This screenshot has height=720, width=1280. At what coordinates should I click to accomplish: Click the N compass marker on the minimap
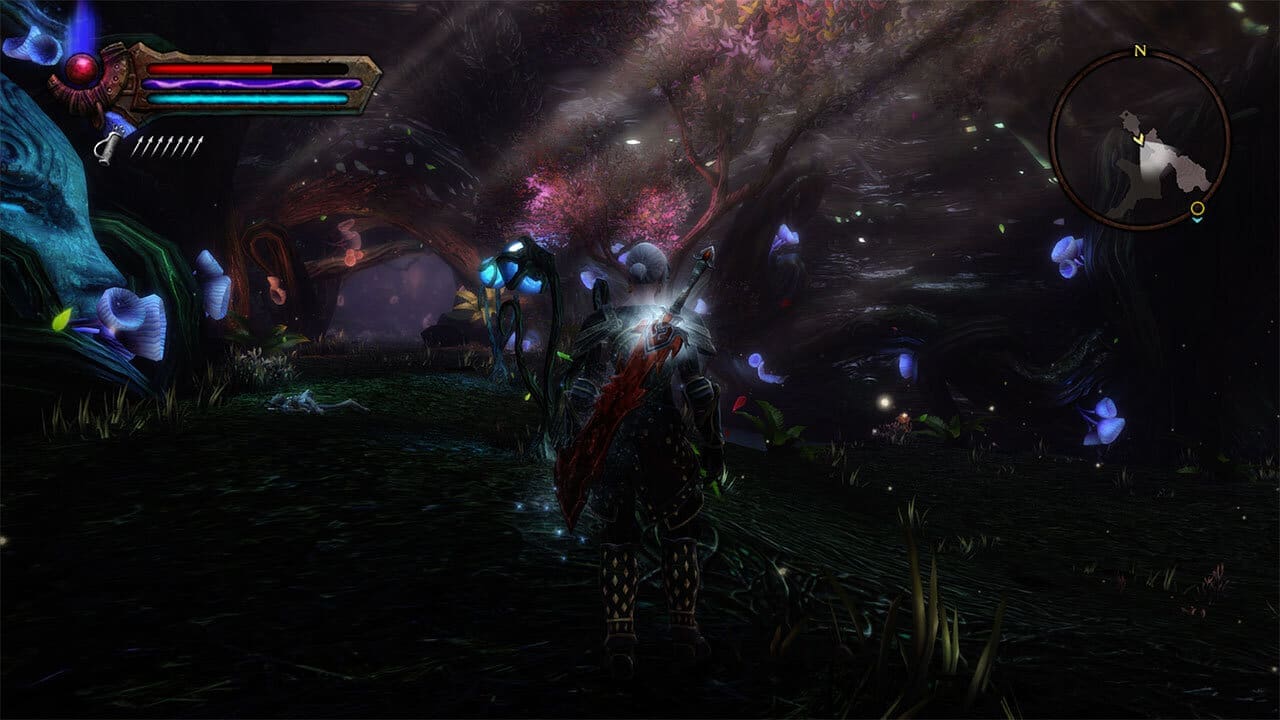click(1141, 51)
